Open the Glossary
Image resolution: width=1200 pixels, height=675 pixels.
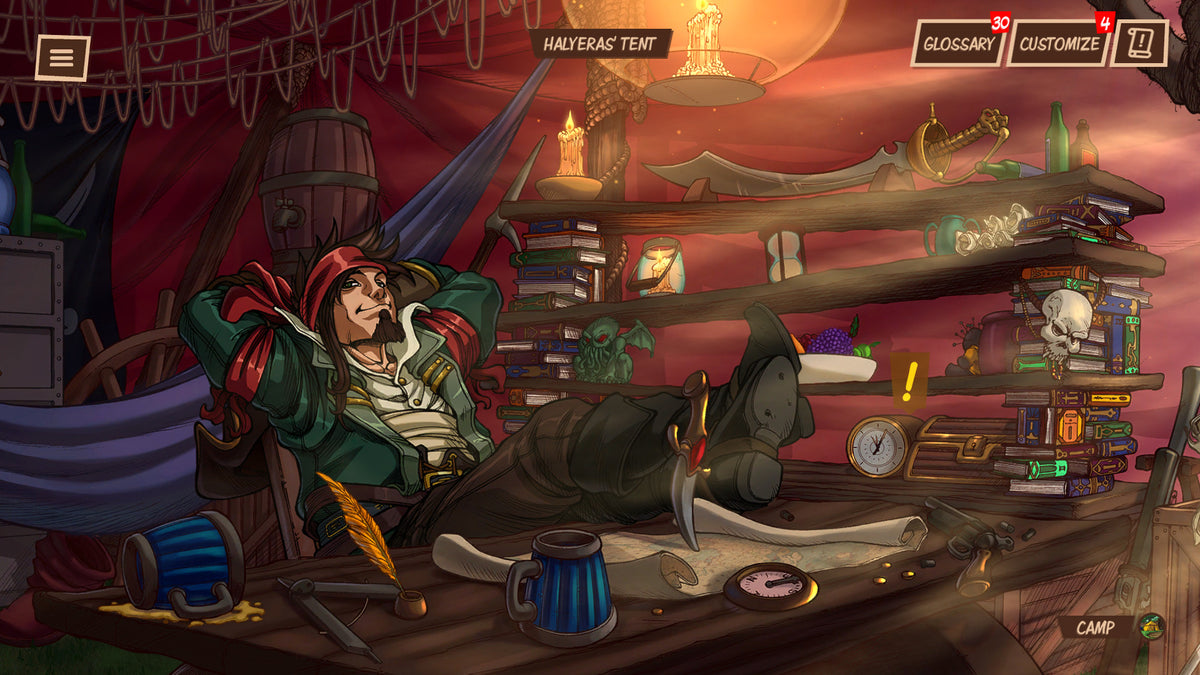coord(958,44)
